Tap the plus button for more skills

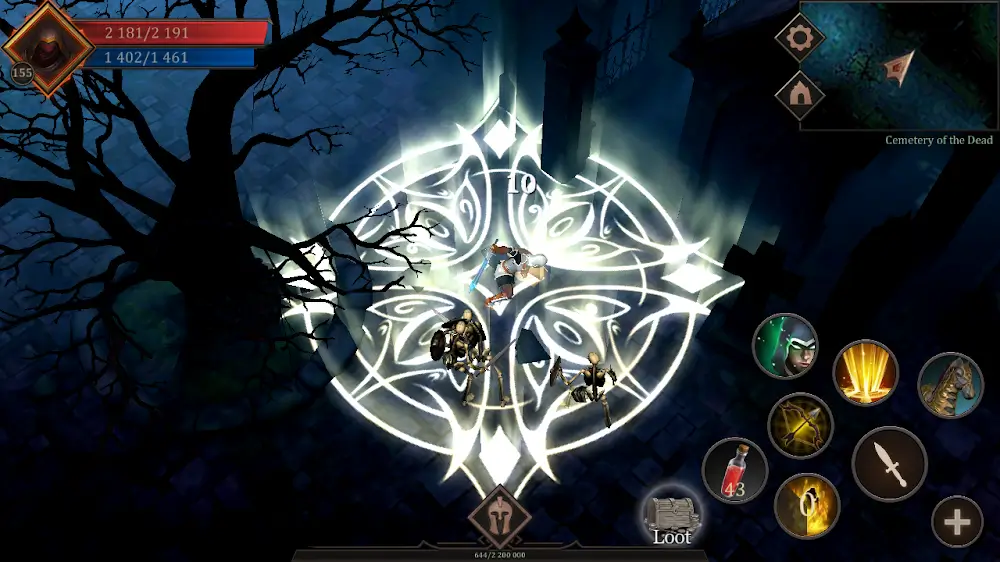(x=957, y=522)
